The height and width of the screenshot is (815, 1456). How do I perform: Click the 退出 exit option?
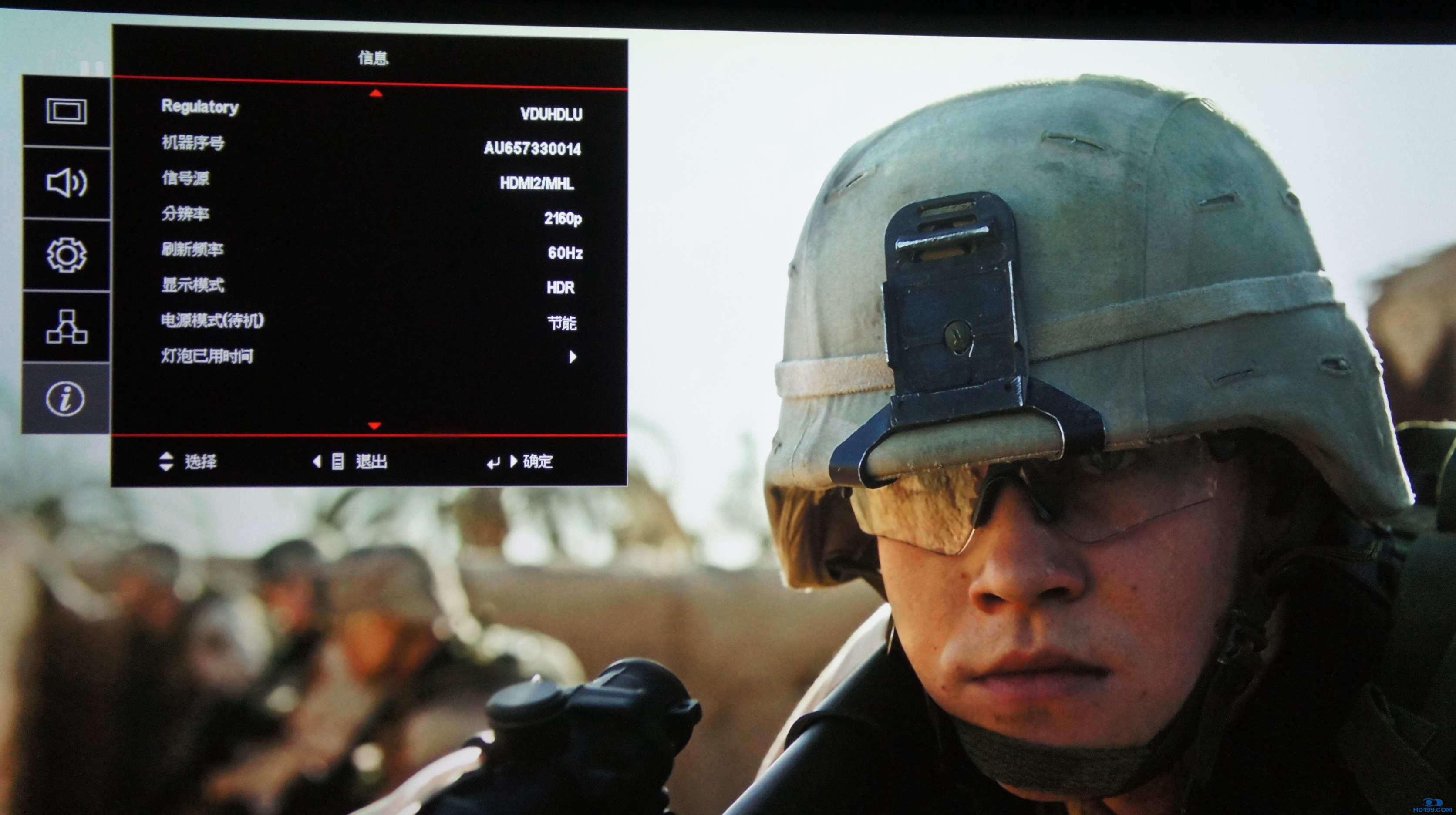pyautogui.click(x=371, y=462)
